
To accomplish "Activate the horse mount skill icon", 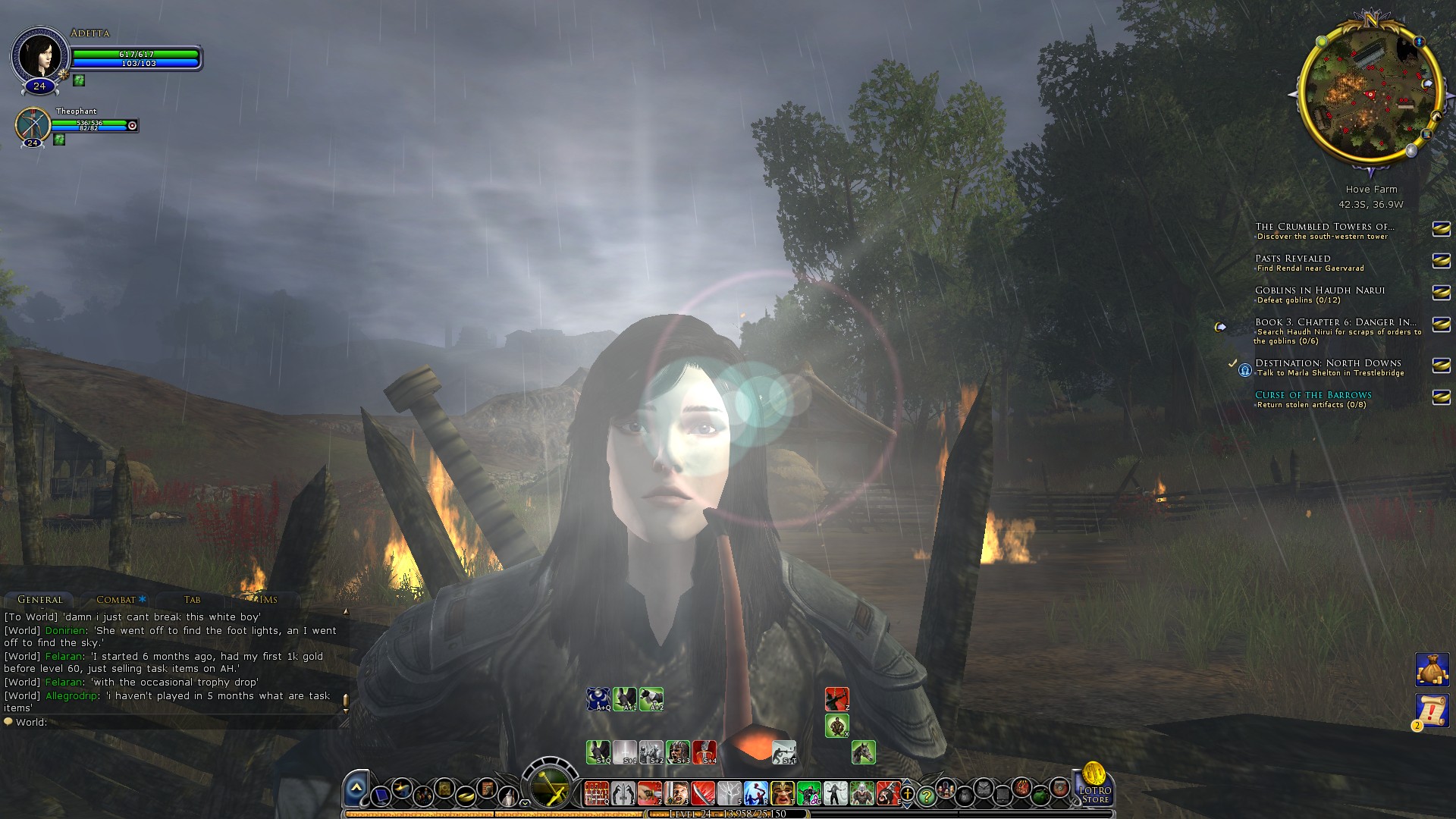I will [864, 752].
